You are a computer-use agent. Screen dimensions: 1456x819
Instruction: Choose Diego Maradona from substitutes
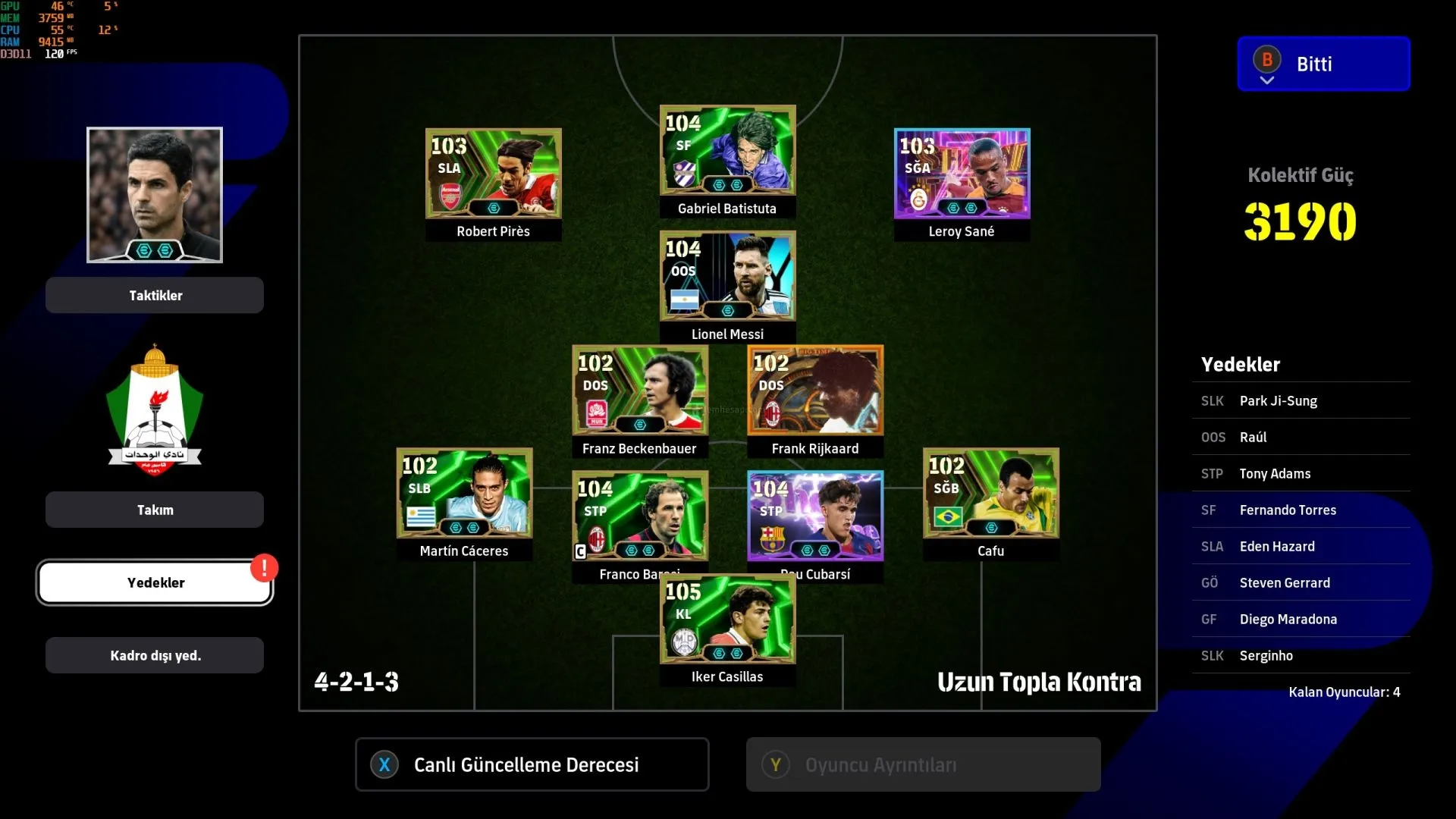pyautogui.click(x=1301, y=619)
